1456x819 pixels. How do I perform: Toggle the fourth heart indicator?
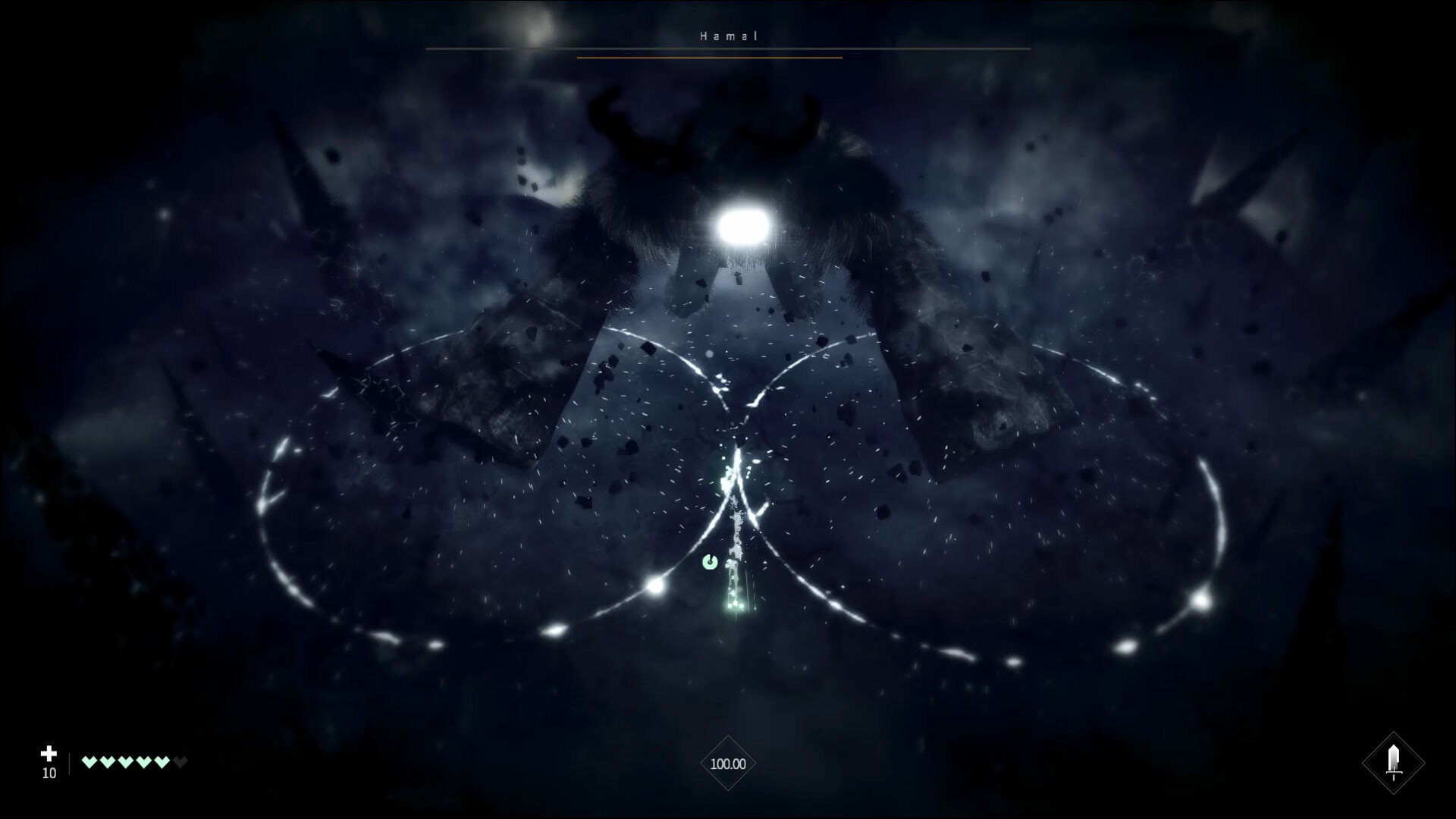coord(144,761)
